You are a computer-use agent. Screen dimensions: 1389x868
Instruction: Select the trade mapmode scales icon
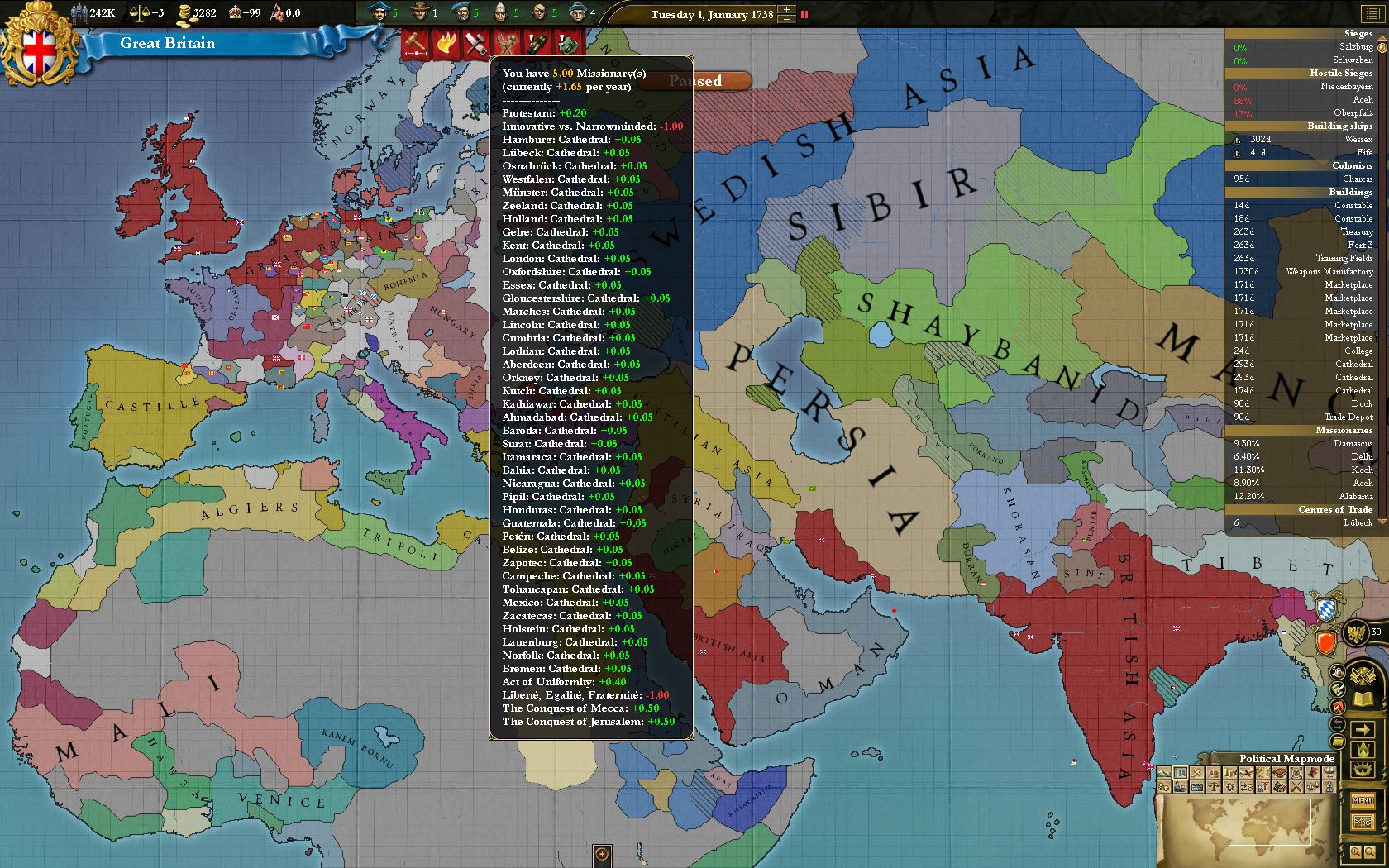click(x=1214, y=786)
